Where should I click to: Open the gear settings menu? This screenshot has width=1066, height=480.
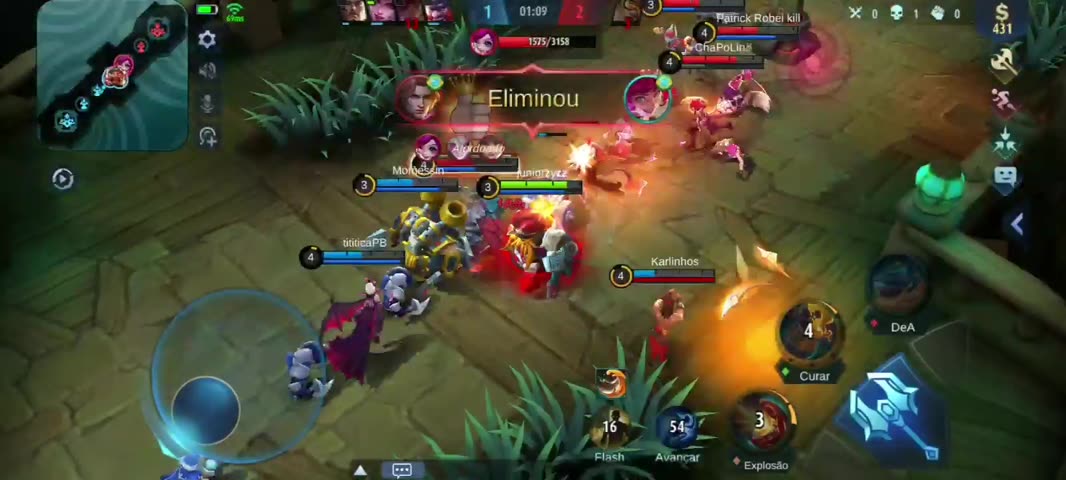pos(207,40)
